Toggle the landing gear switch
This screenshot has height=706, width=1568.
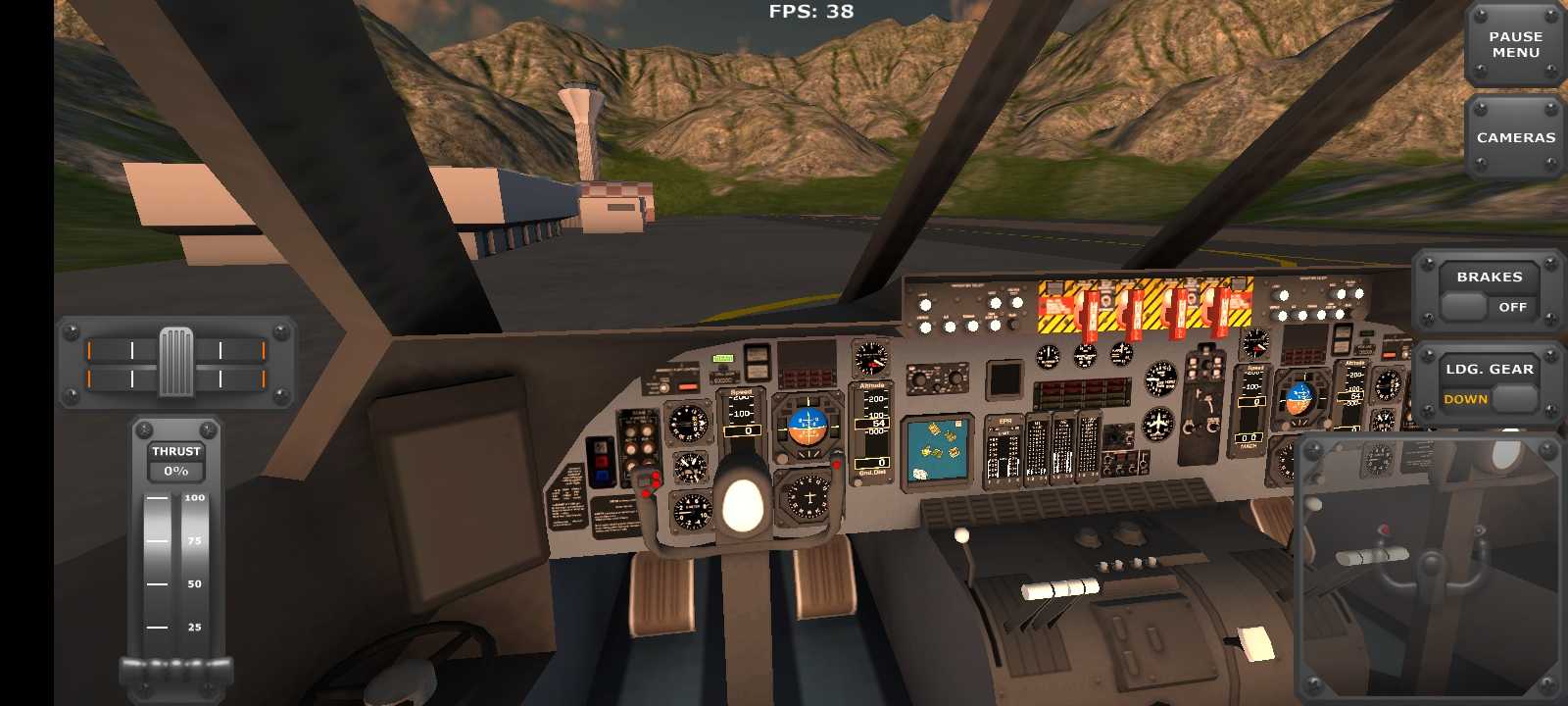pyautogui.click(x=1489, y=398)
